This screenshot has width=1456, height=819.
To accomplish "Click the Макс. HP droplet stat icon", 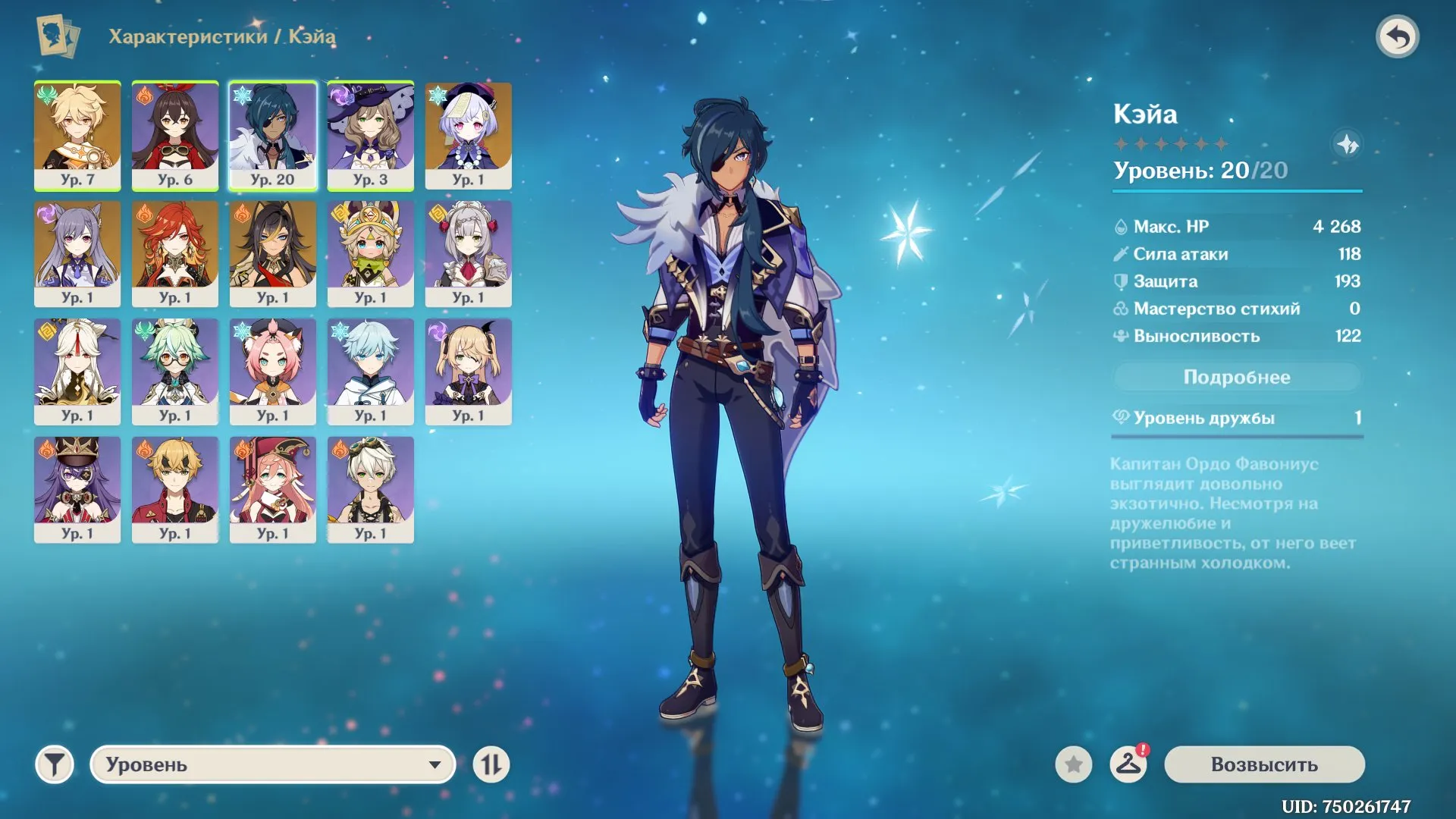I will pyautogui.click(x=1122, y=226).
